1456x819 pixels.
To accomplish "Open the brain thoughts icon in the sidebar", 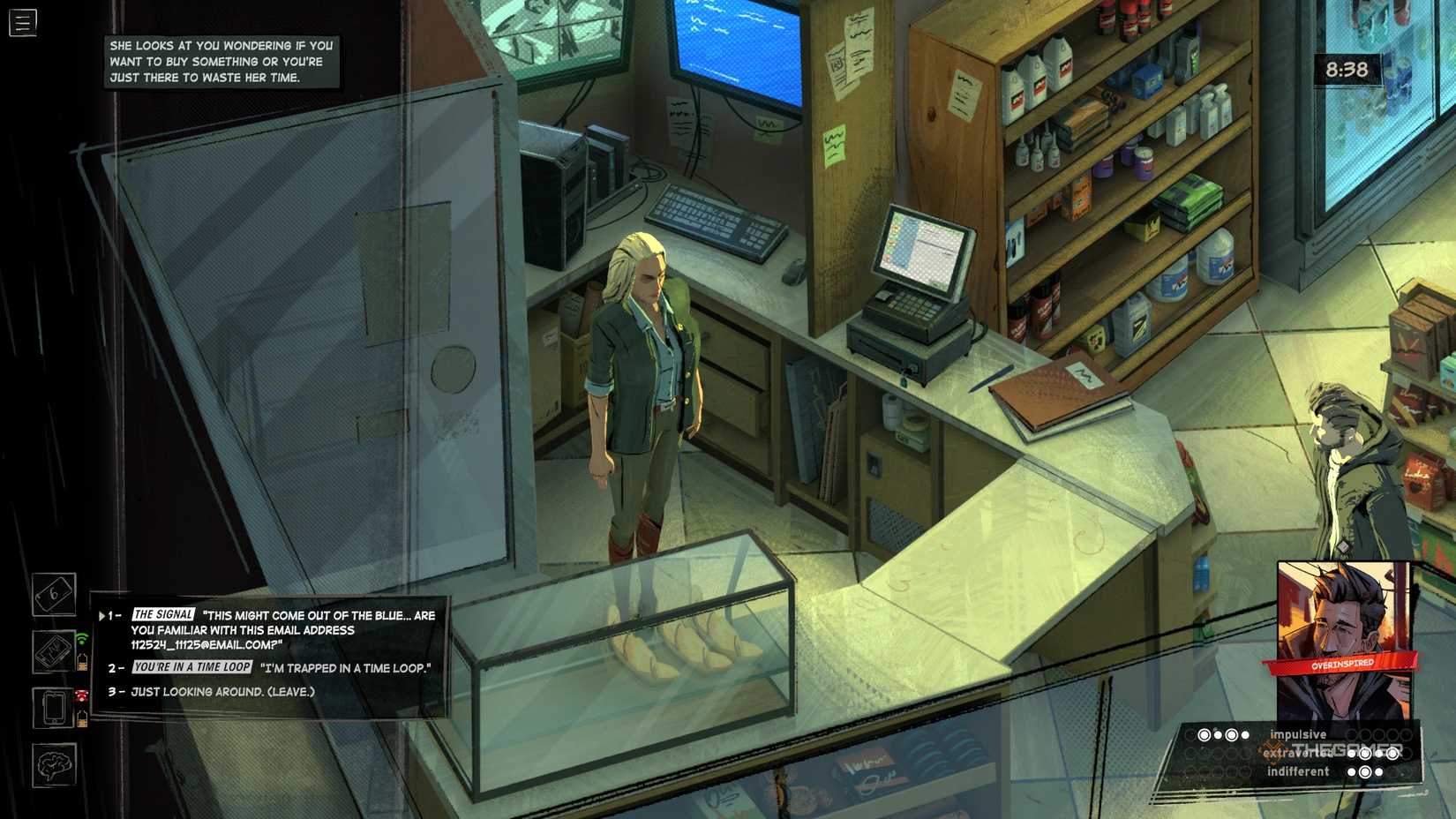I will click(55, 764).
